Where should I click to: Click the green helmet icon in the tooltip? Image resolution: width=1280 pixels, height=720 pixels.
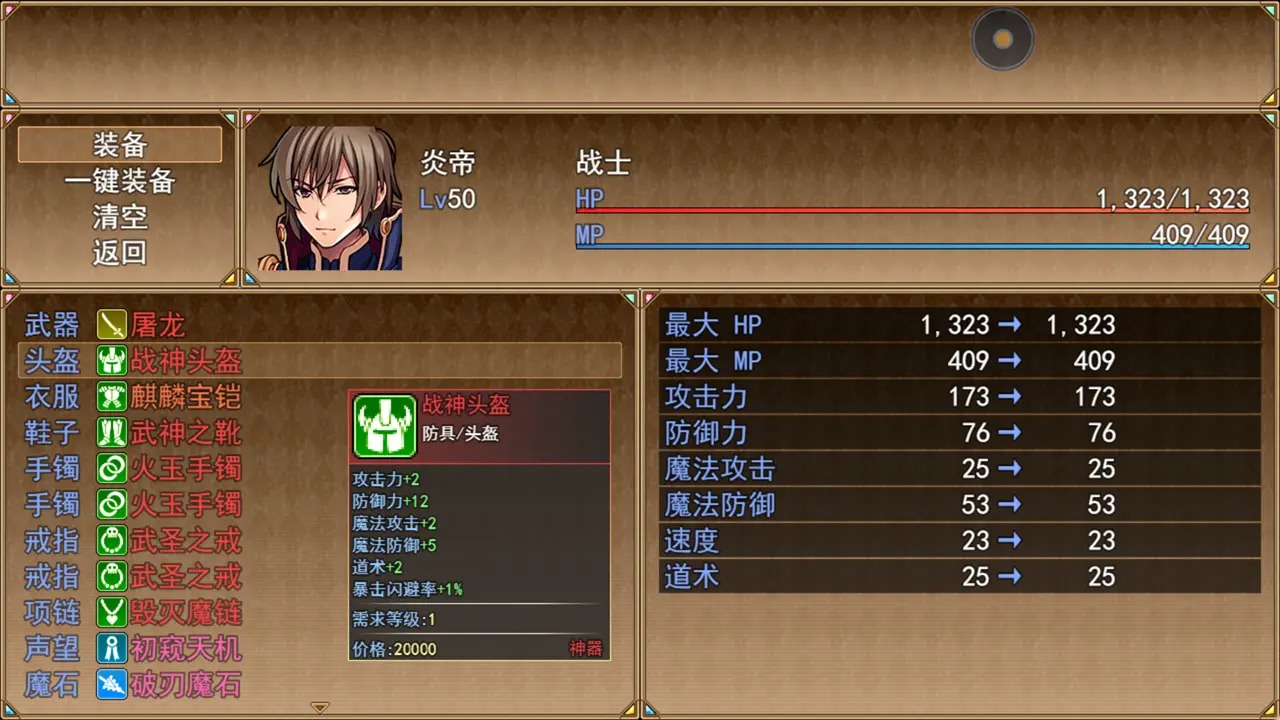384,426
